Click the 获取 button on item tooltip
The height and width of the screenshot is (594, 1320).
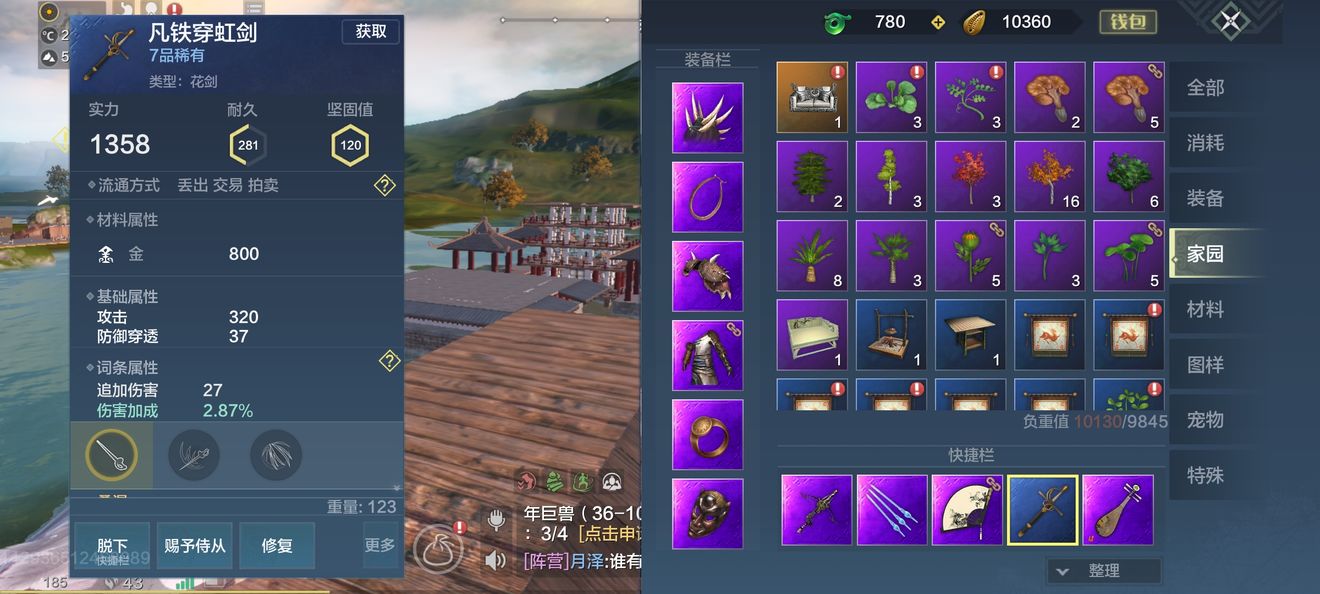point(370,32)
